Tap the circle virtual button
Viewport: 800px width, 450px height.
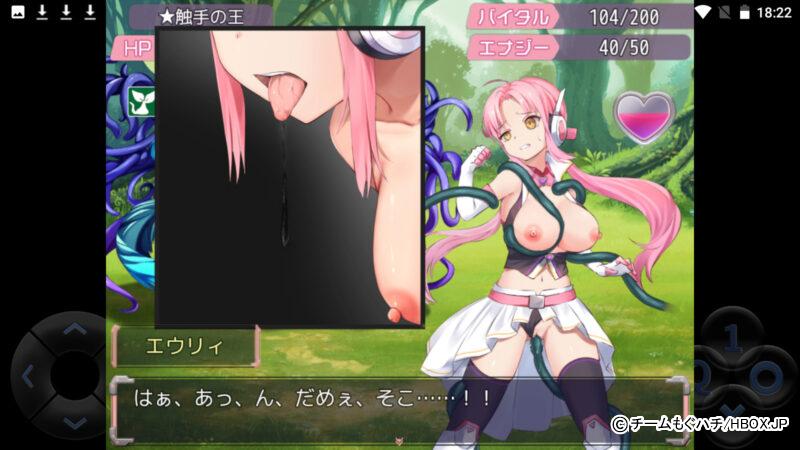tap(766, 379)
